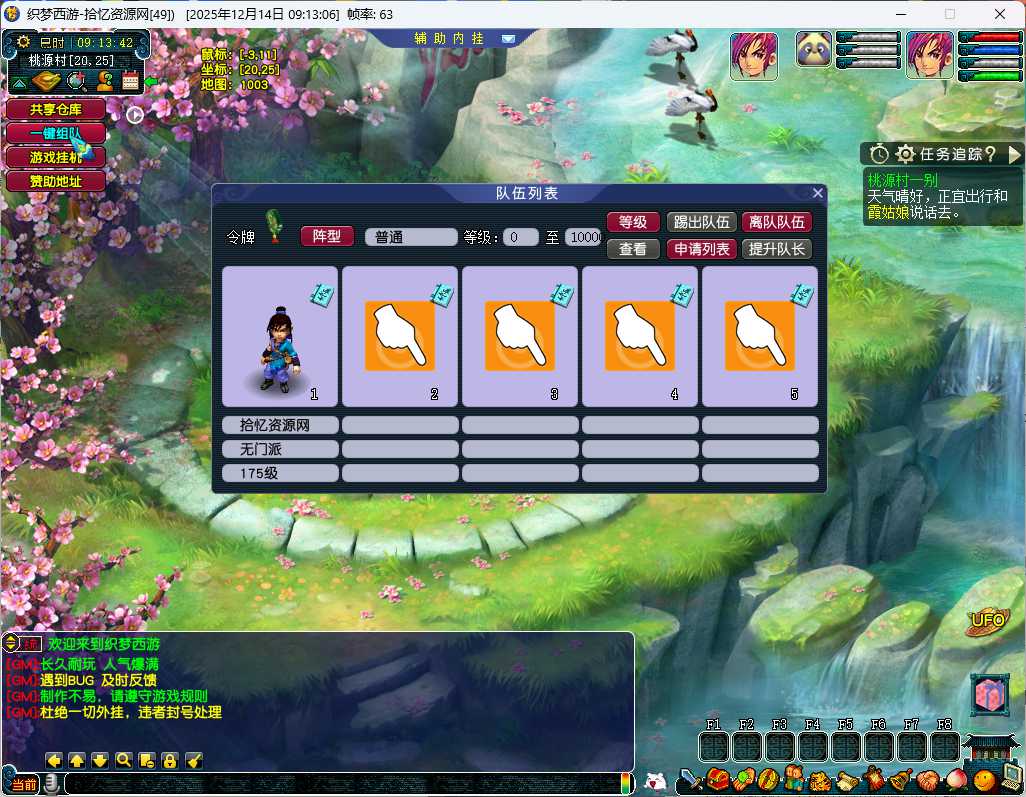Open the 申请列表 application list
The width and height of the screenshot is (1026, 797).
(700, 249)
